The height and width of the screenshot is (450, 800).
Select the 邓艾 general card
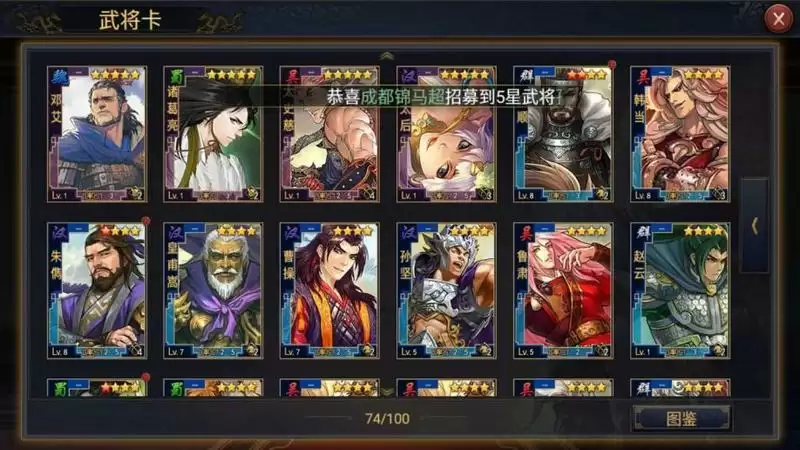pos(97,134)
